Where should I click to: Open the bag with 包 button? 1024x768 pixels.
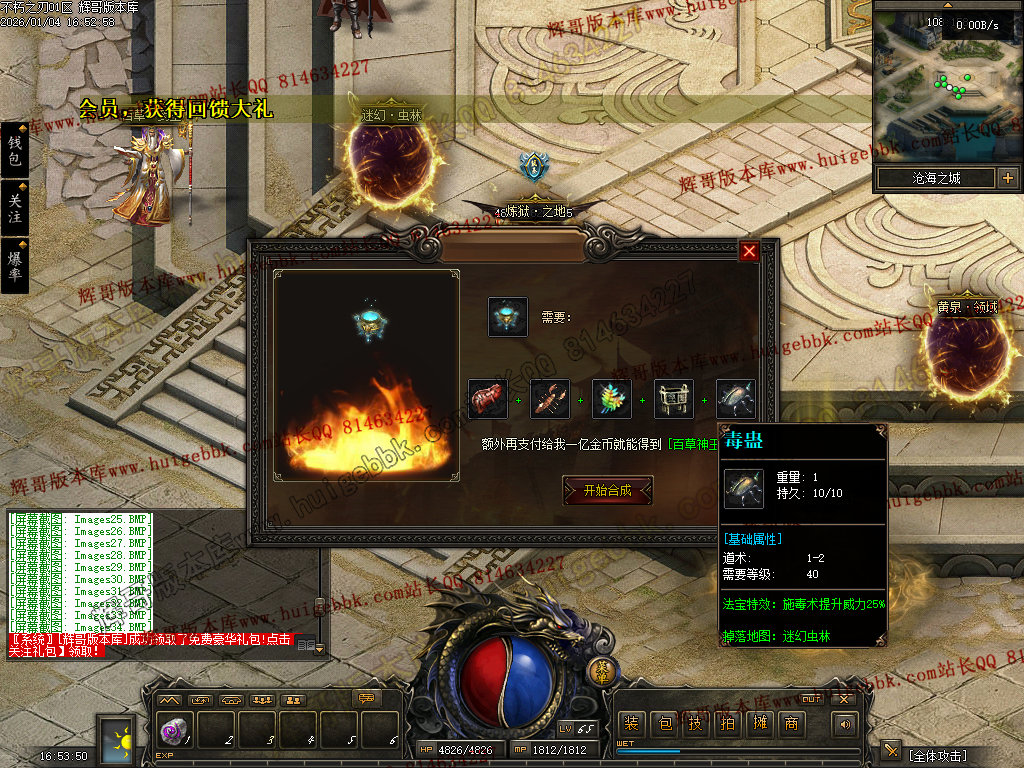[663, 724]
